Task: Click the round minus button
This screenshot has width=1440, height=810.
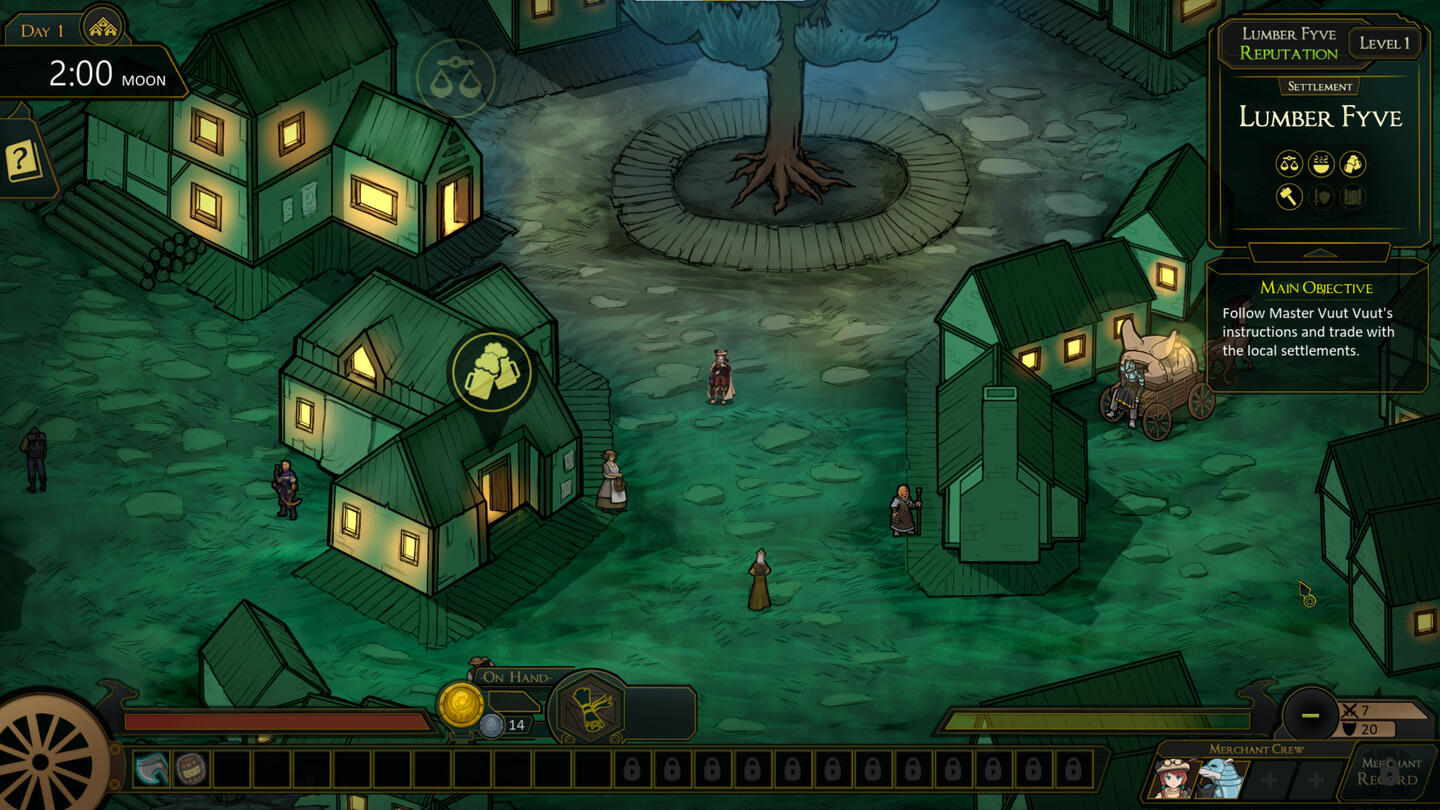Action: 1310,715
